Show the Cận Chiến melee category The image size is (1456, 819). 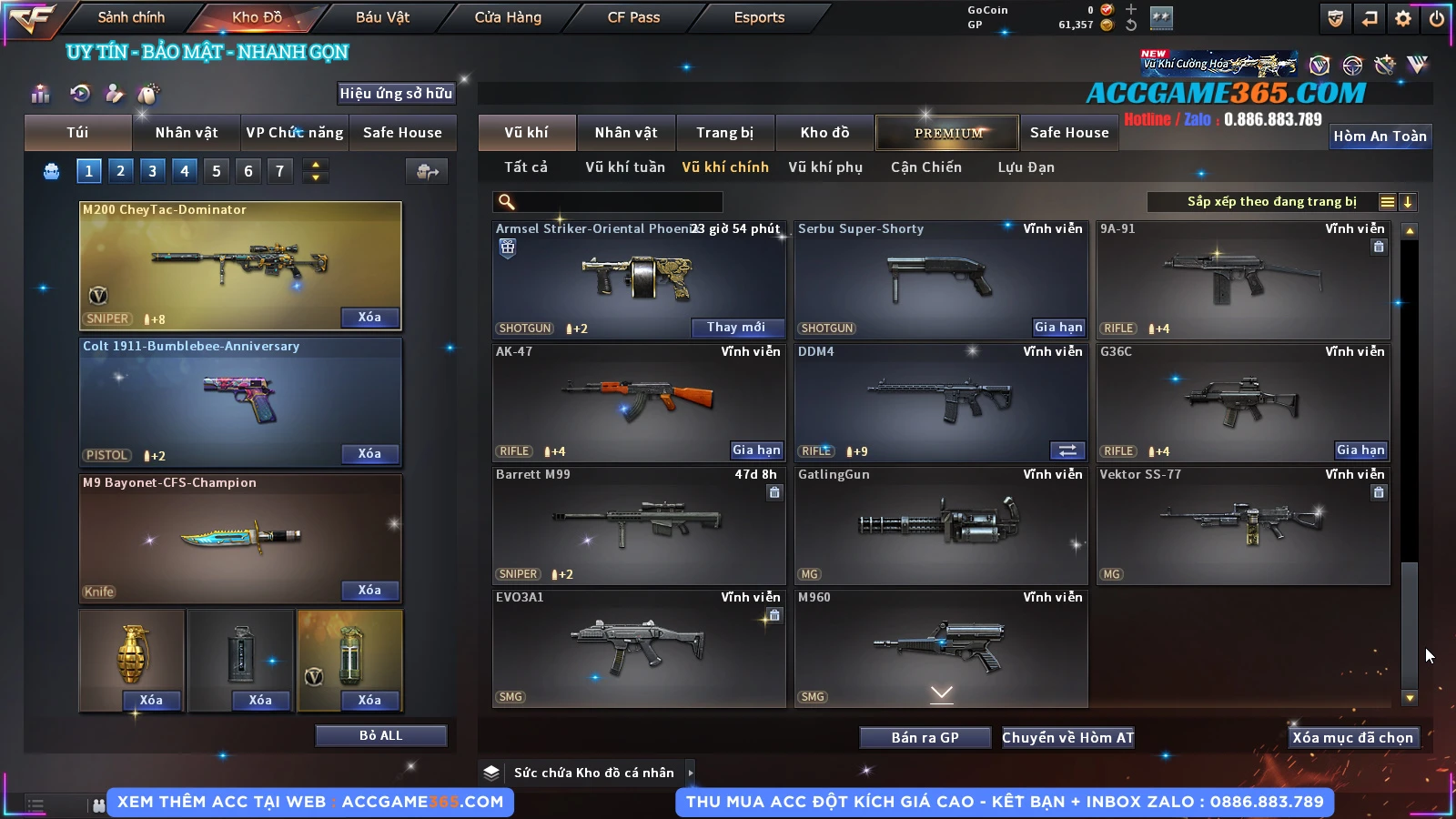pos(925,167)
